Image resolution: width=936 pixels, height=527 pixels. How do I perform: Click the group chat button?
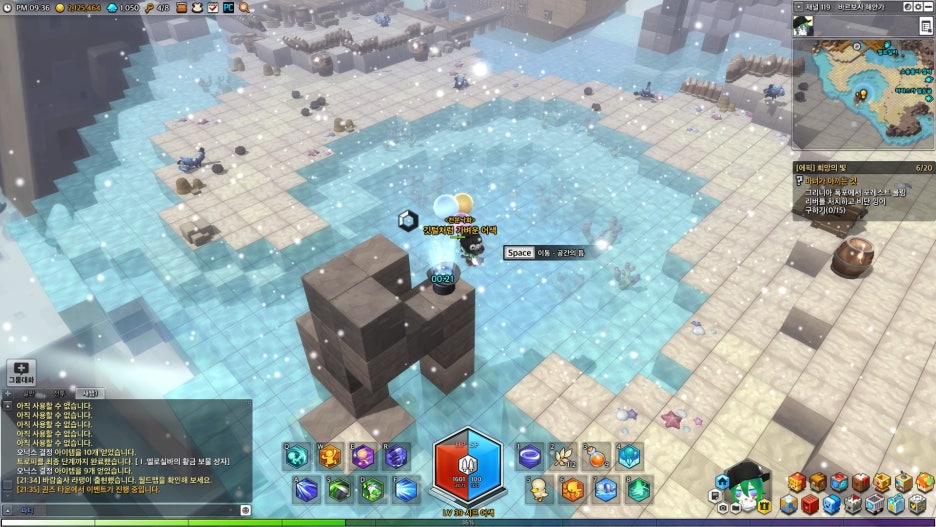(21, 373)
